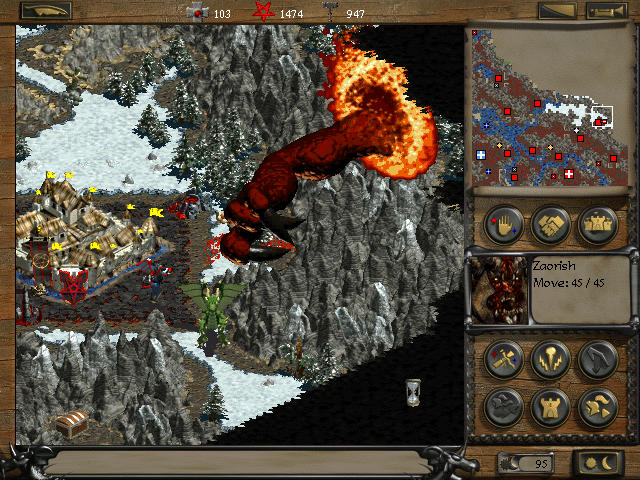
Task: Select the castle icon button
Action: tap(597, 224)
